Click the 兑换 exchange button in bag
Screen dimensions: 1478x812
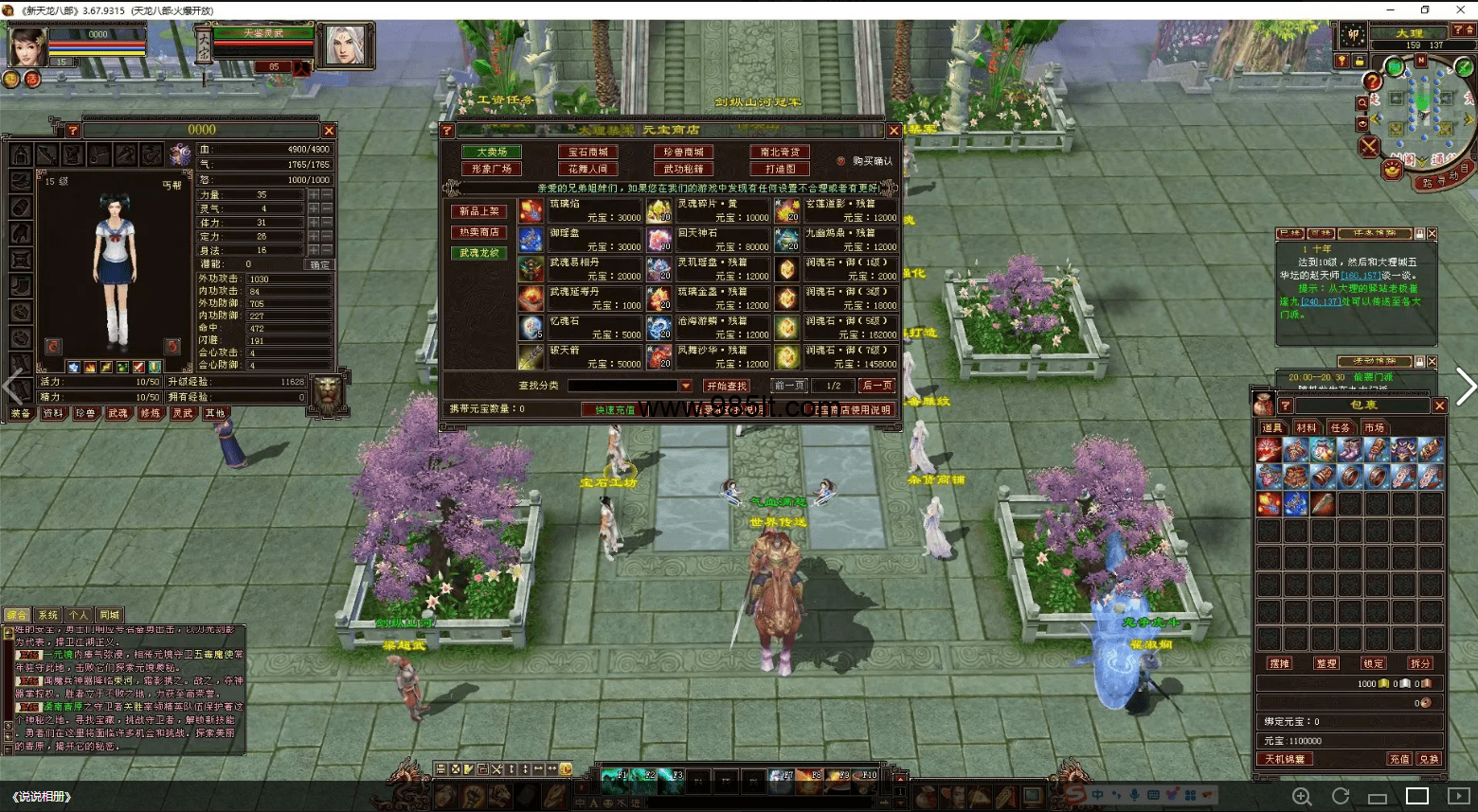[x=1429, y=759]
